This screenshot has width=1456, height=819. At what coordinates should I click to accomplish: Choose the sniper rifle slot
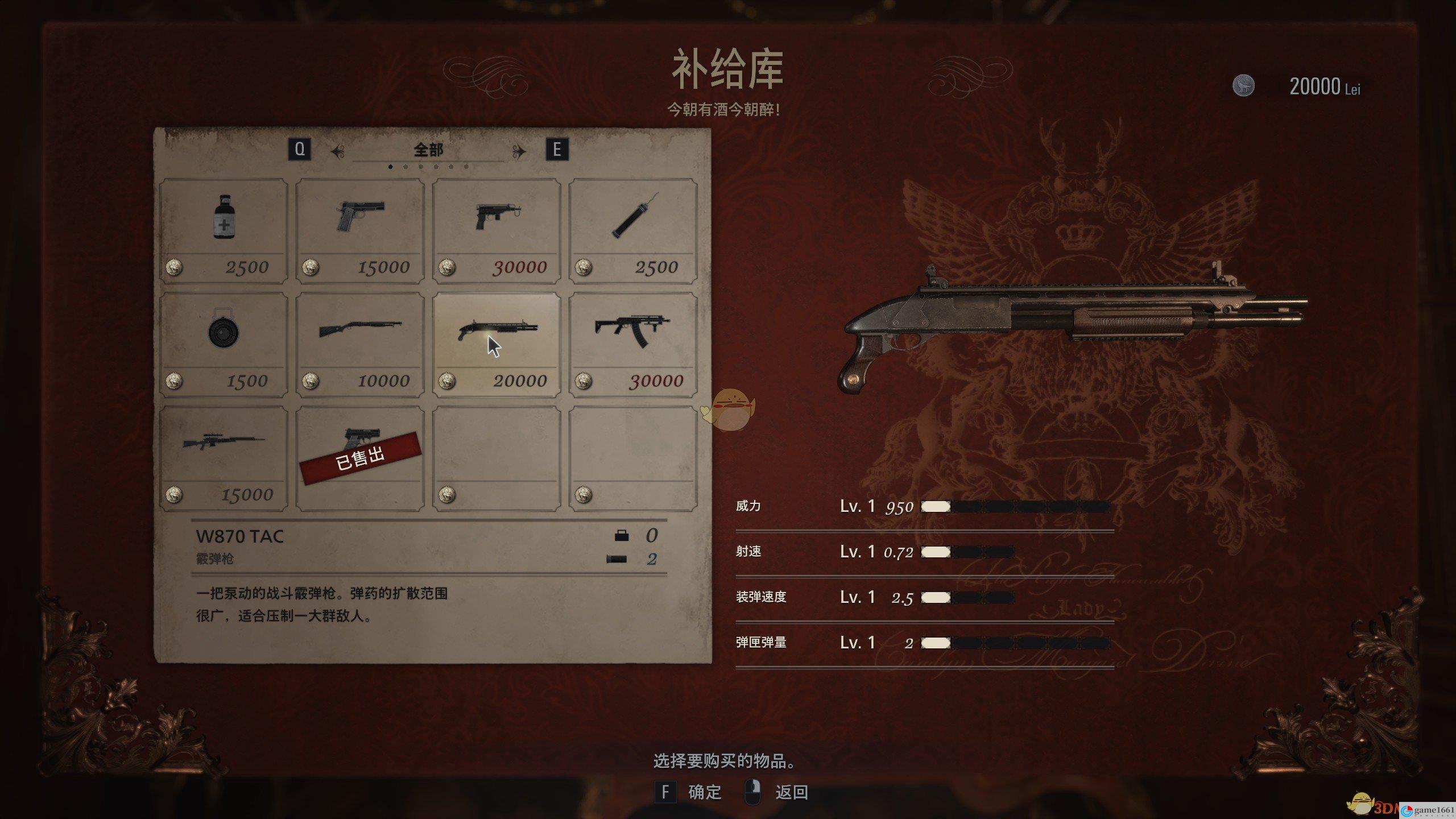pos(224,458)
